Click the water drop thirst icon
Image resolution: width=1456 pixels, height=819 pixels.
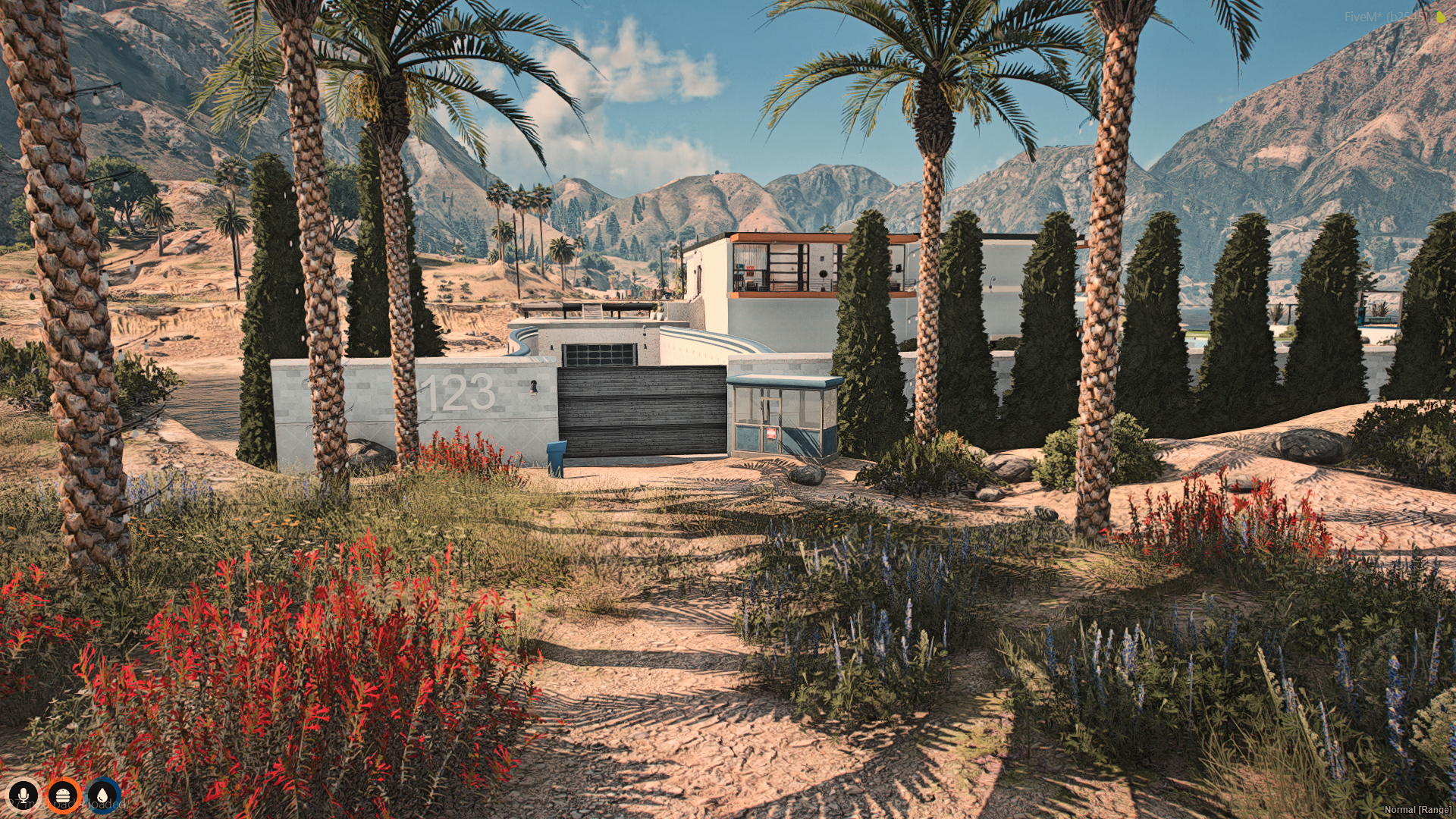(x=104, y=795)
